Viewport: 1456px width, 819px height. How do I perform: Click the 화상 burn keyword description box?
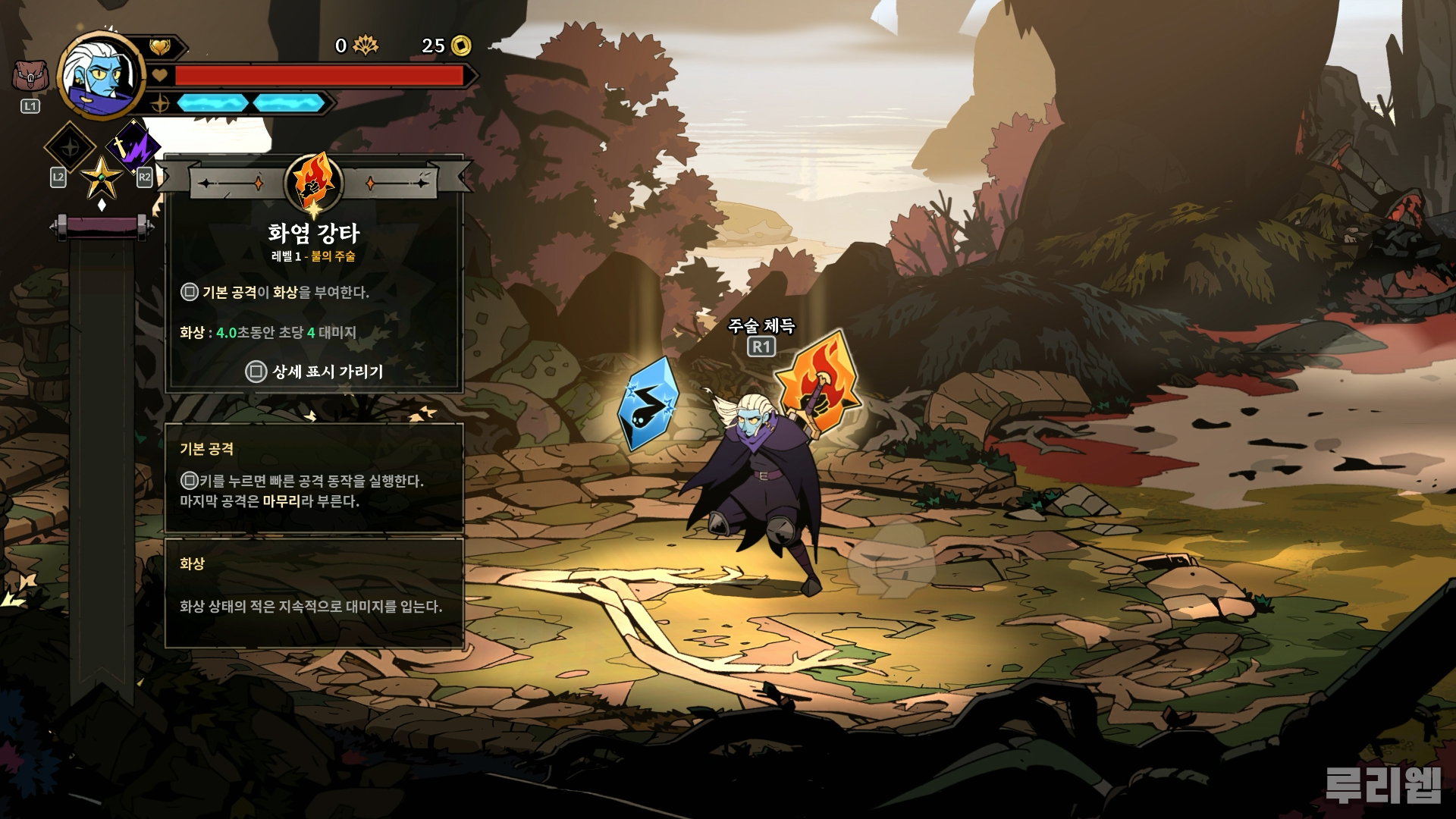tap(313, 592)
